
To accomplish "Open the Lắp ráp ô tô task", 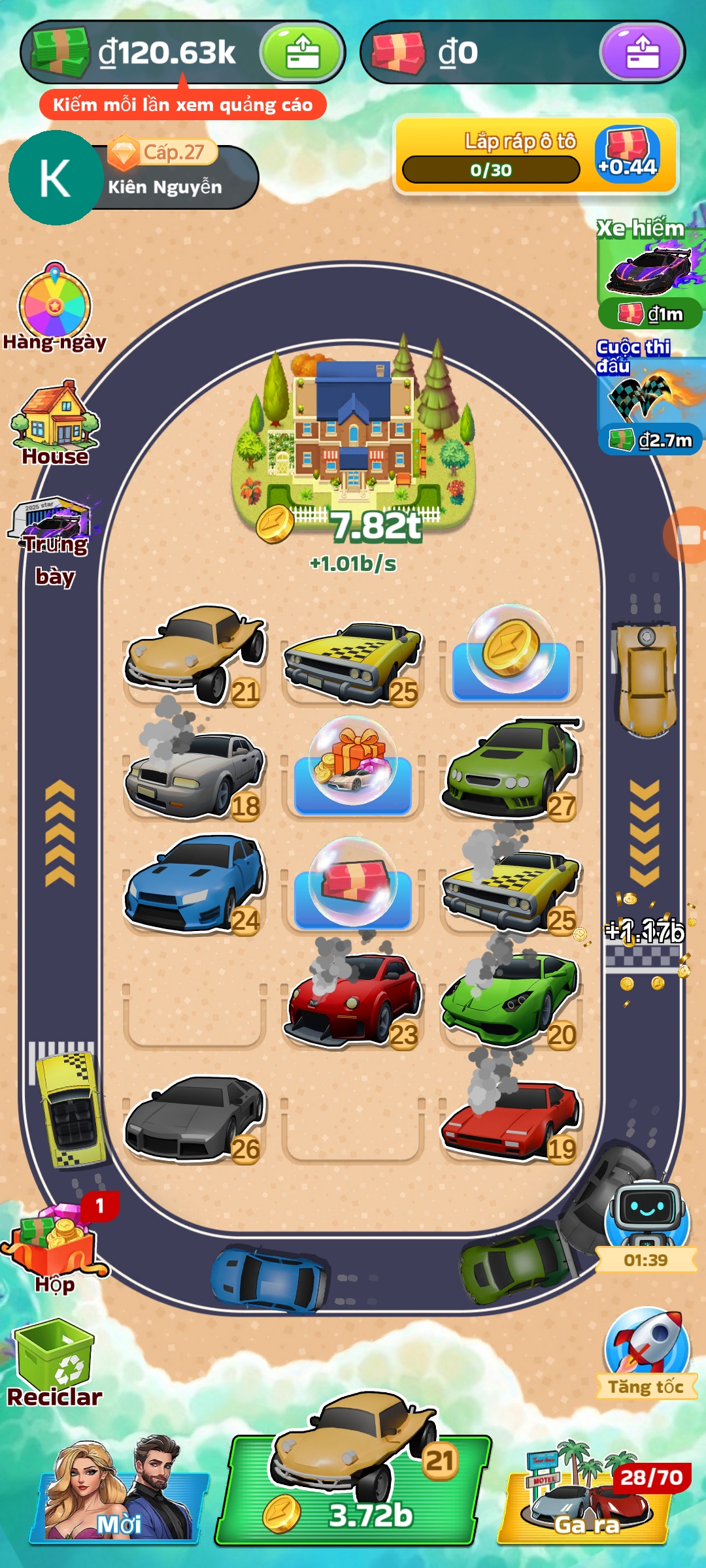I will click(x=536, y=155).
